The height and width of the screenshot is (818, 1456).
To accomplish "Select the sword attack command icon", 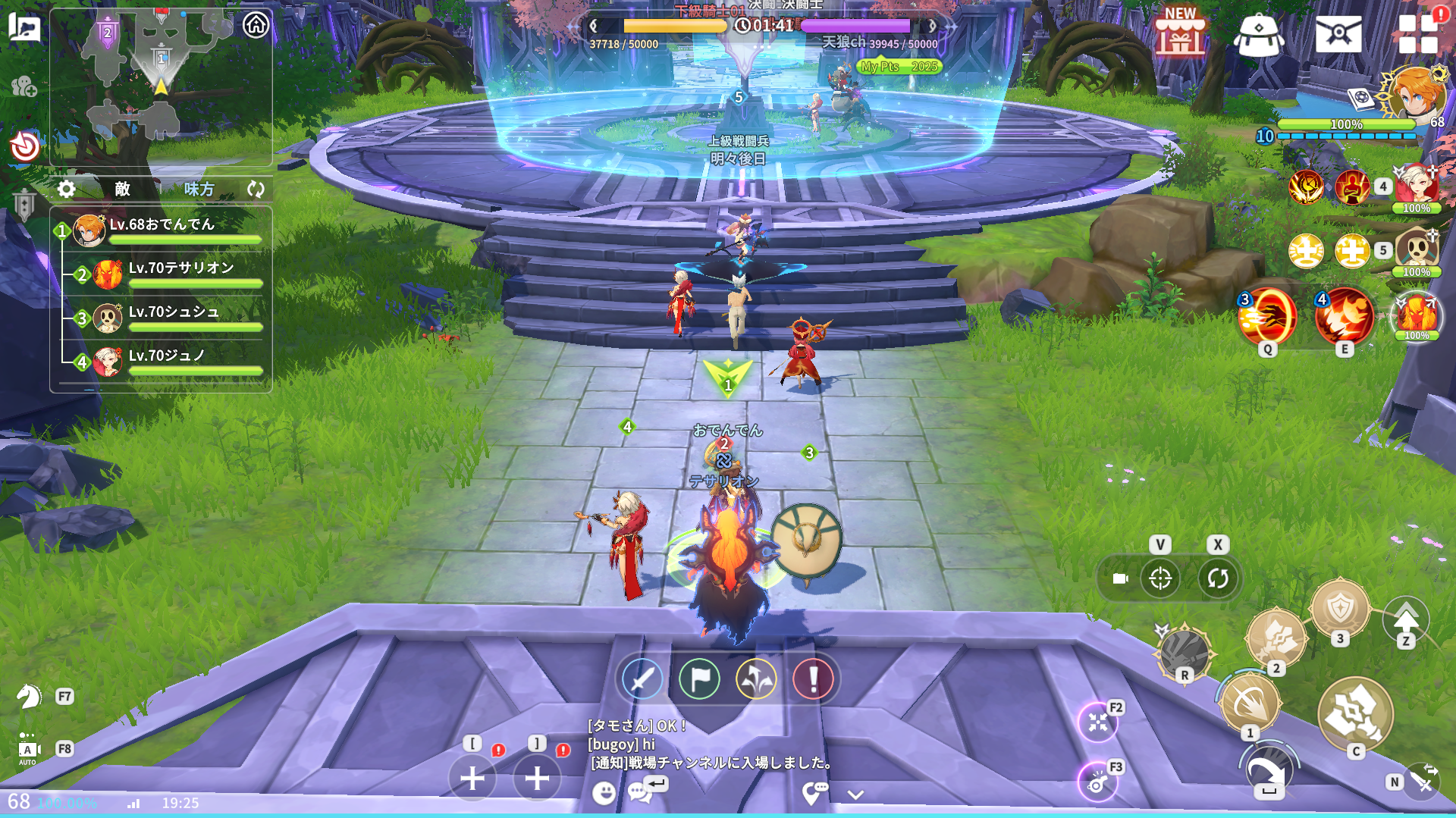I will (642, 679).
